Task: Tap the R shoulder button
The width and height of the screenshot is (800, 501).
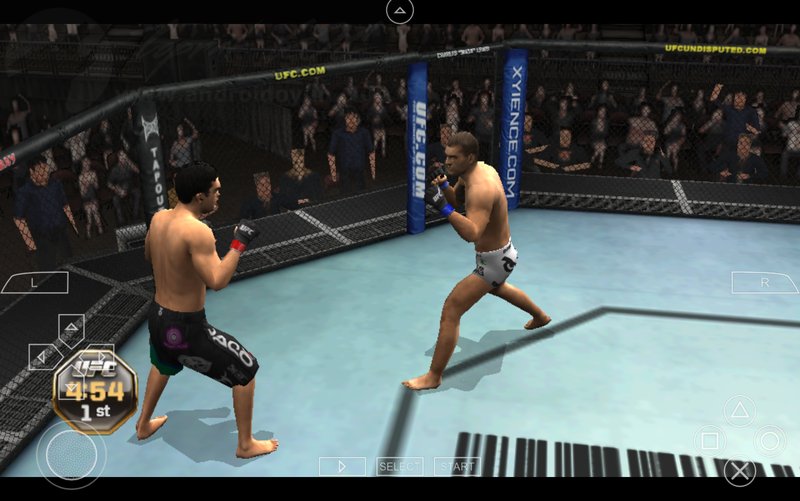Action: (x=765, y=283)
